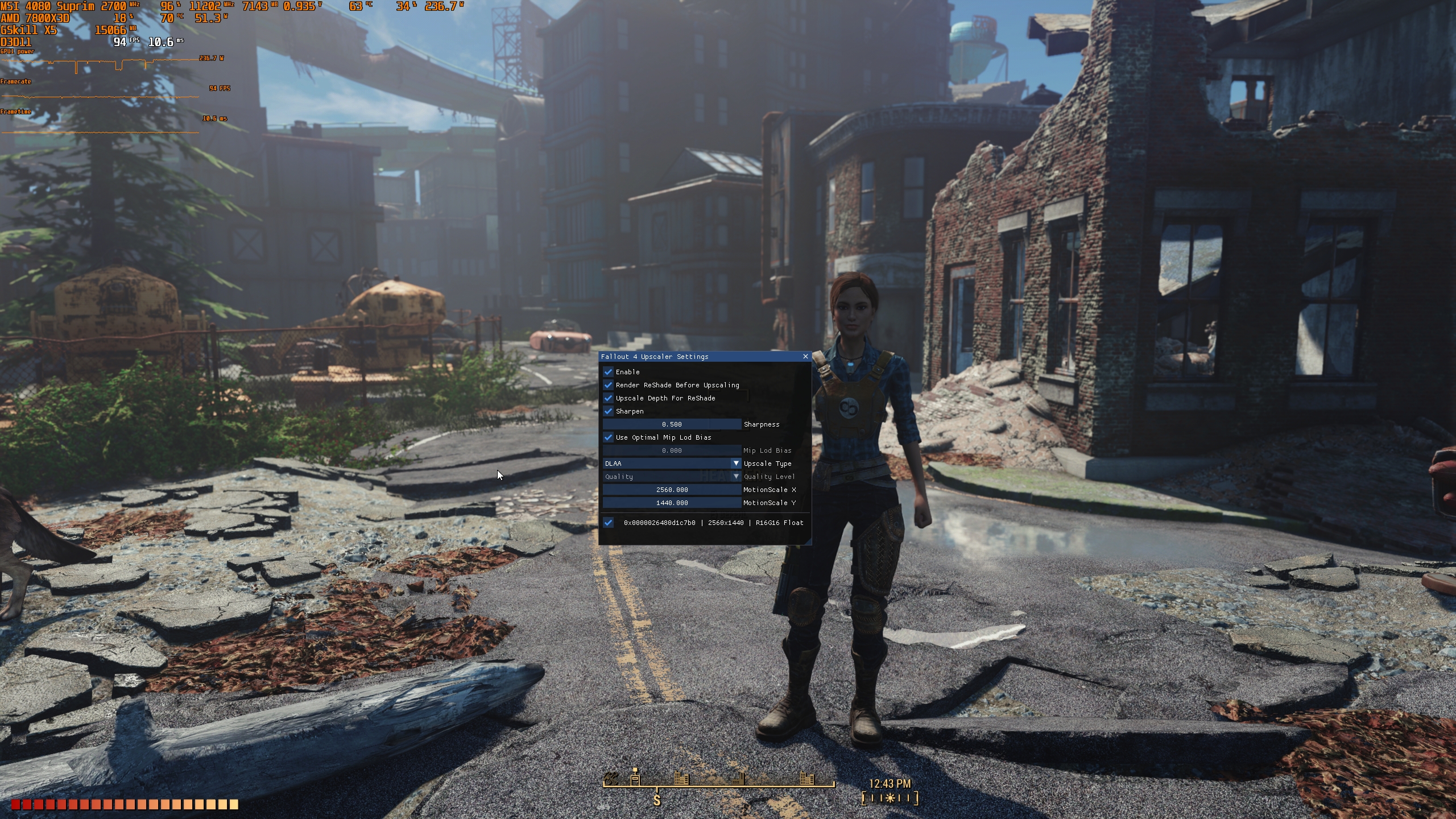Select the workshop hammers marker on the compass

click(x=611, y=779)
